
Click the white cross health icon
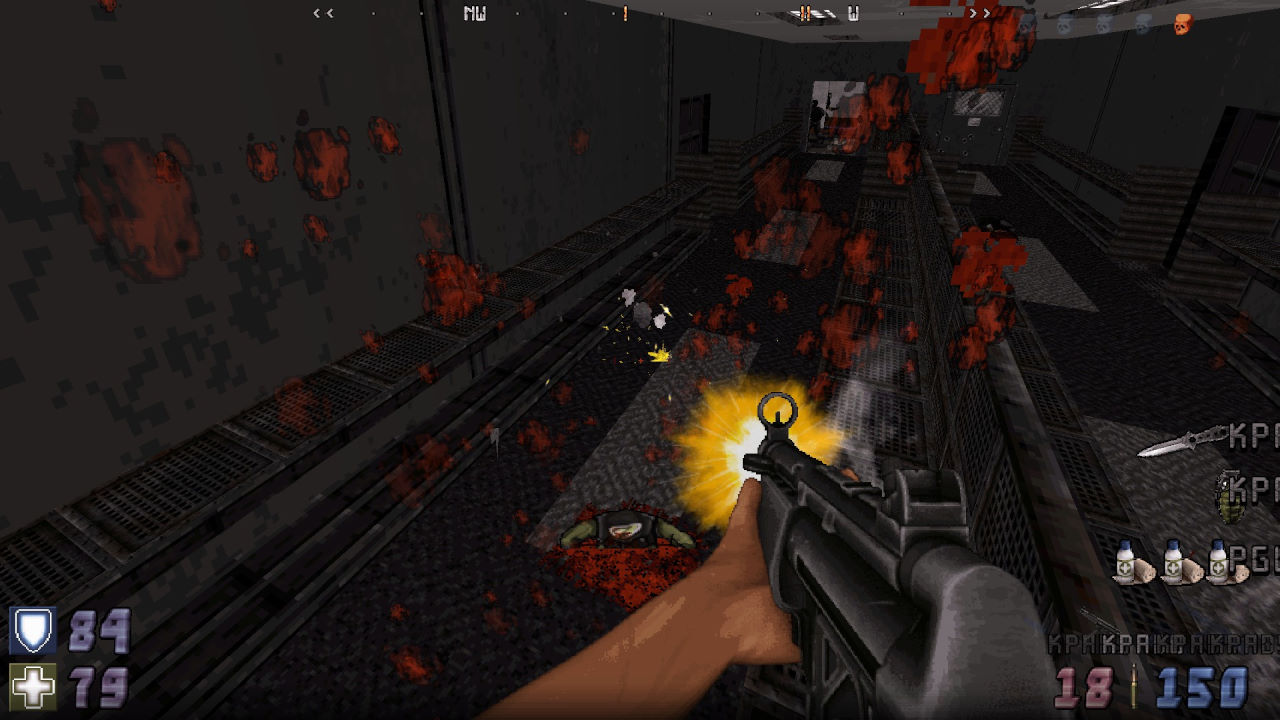[x=32, y=687]
